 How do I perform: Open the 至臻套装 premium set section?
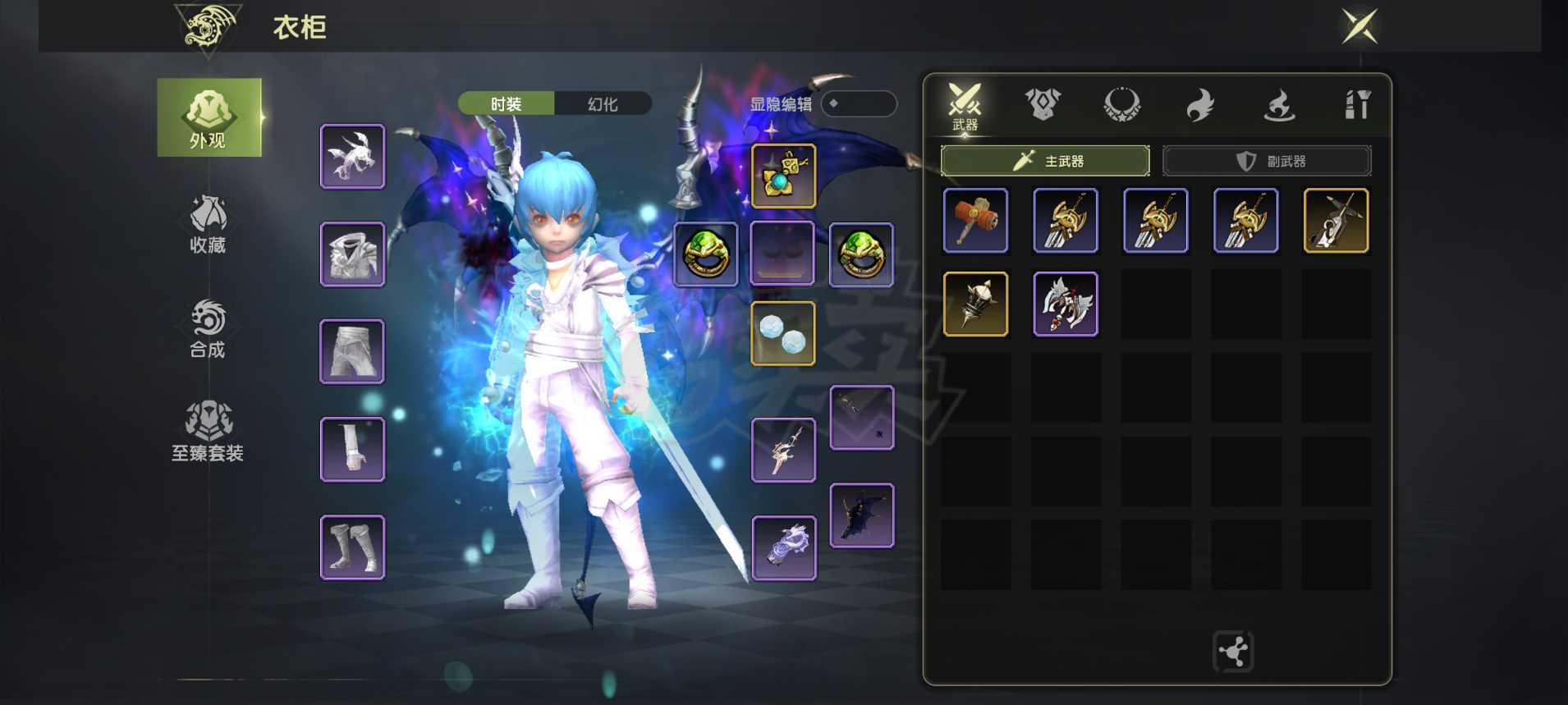click(208, 431)
